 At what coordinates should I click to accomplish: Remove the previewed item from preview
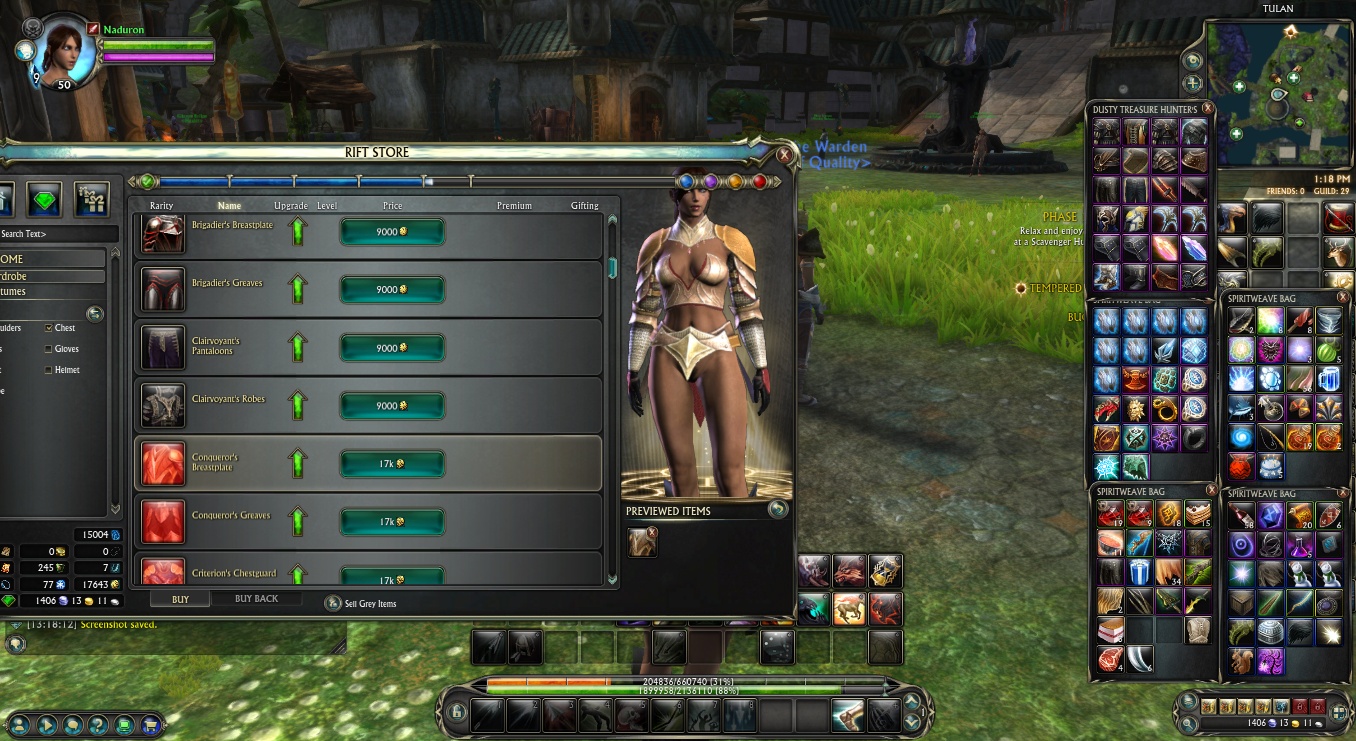pyautogui.click(x=652, y=532)
